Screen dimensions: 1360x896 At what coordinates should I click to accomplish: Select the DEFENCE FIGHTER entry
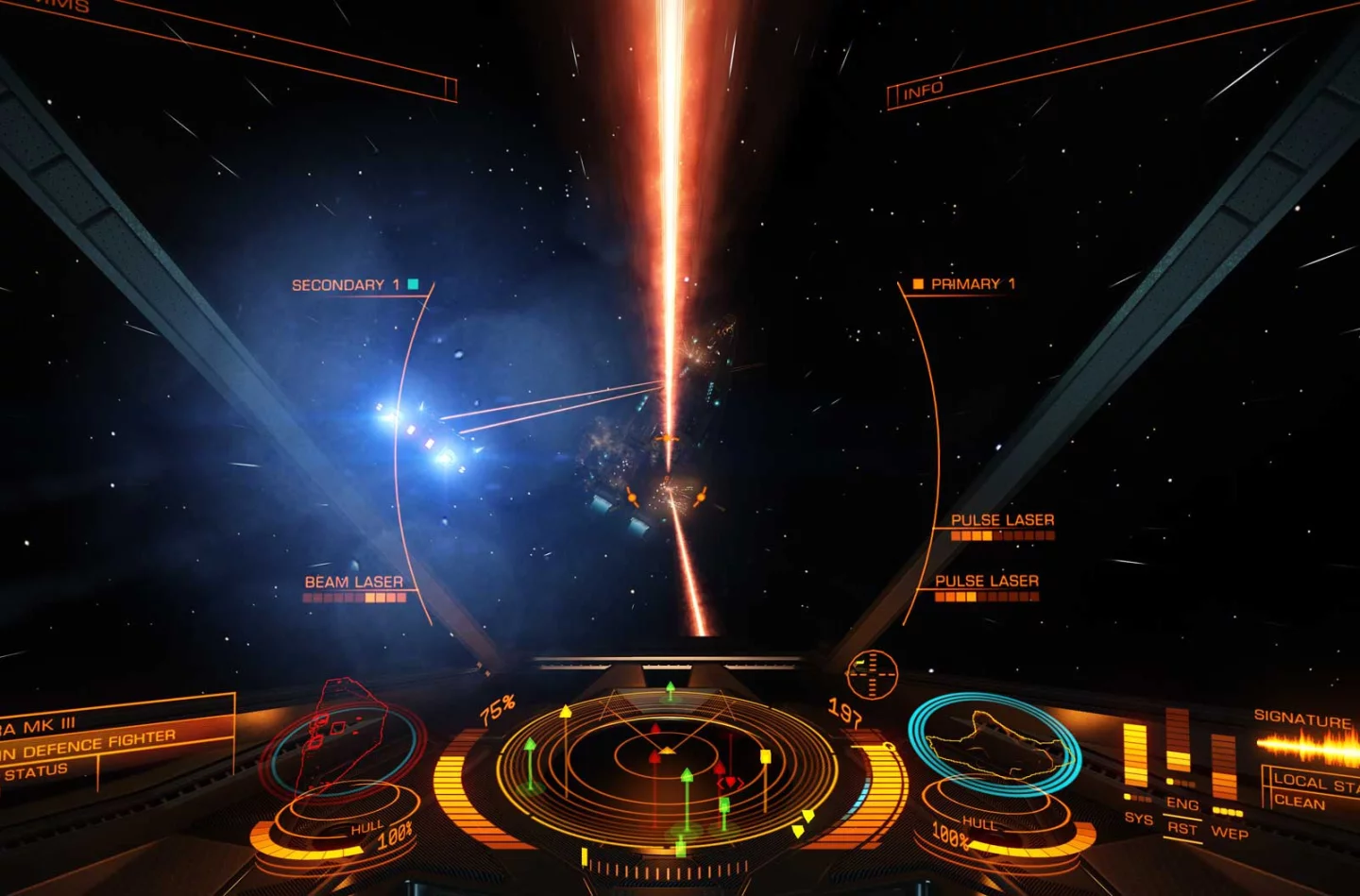coord(90,744)
